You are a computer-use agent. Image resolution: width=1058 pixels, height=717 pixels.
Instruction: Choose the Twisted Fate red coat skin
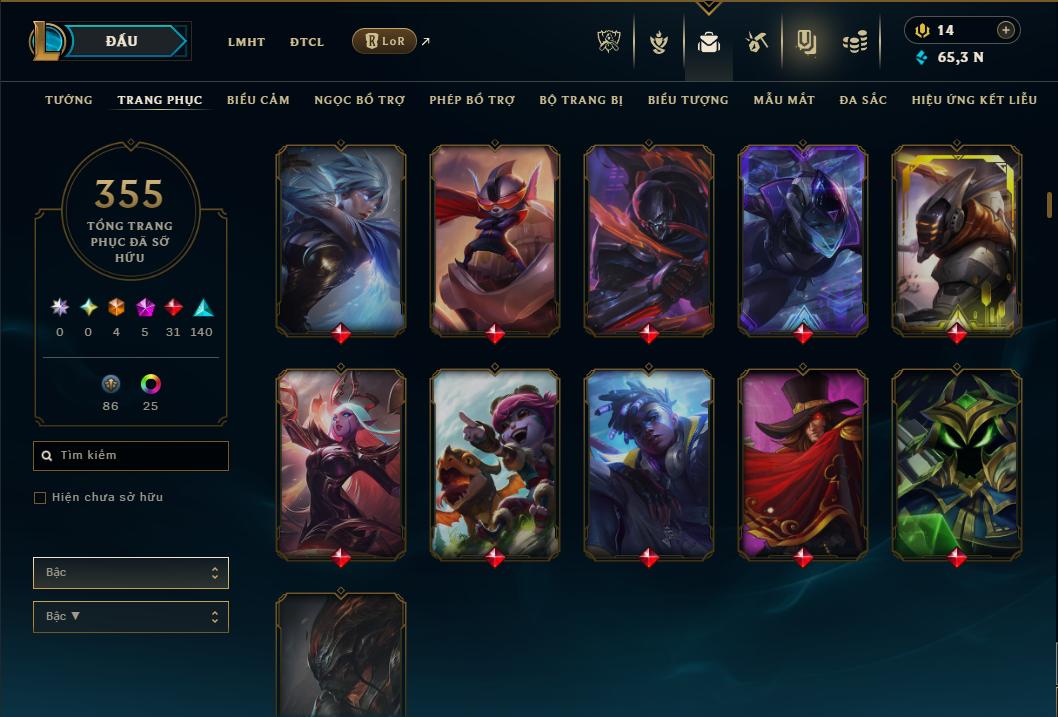[x=803, y=463]
